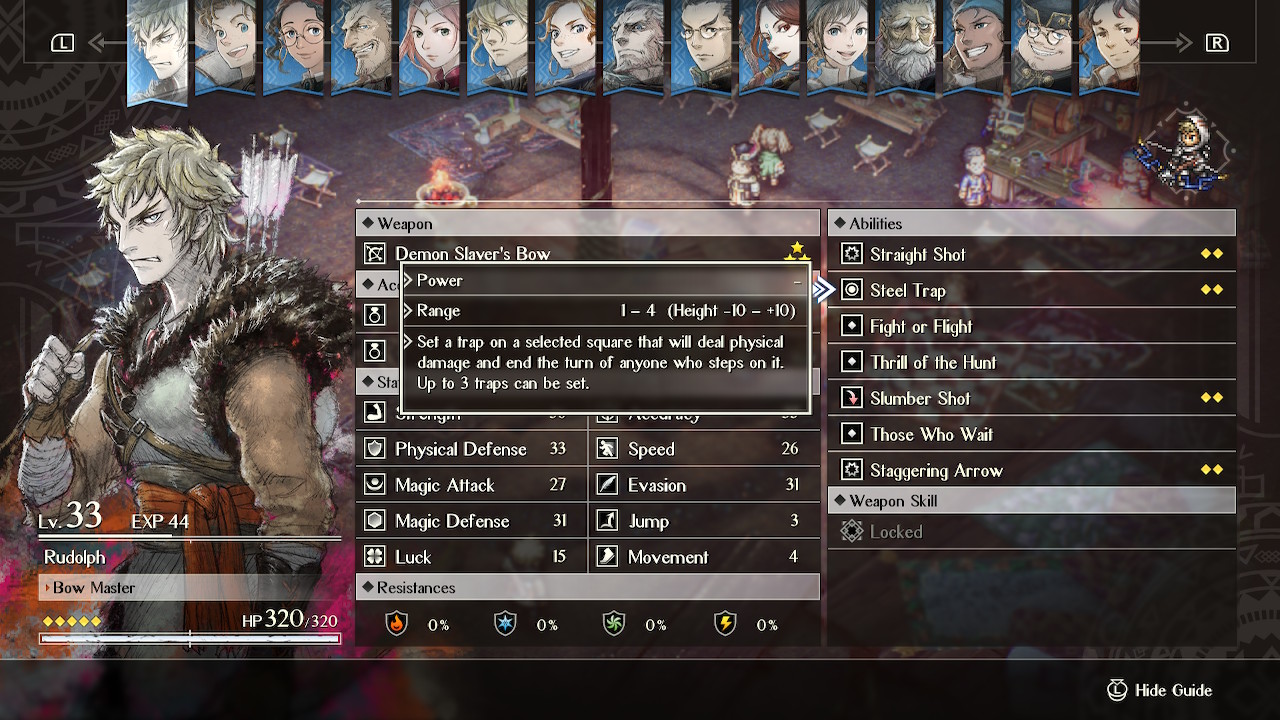Select the curly-haired woman with glasses portrait
Viewport: 1280px width, 720px height.
tap(294, 46)
